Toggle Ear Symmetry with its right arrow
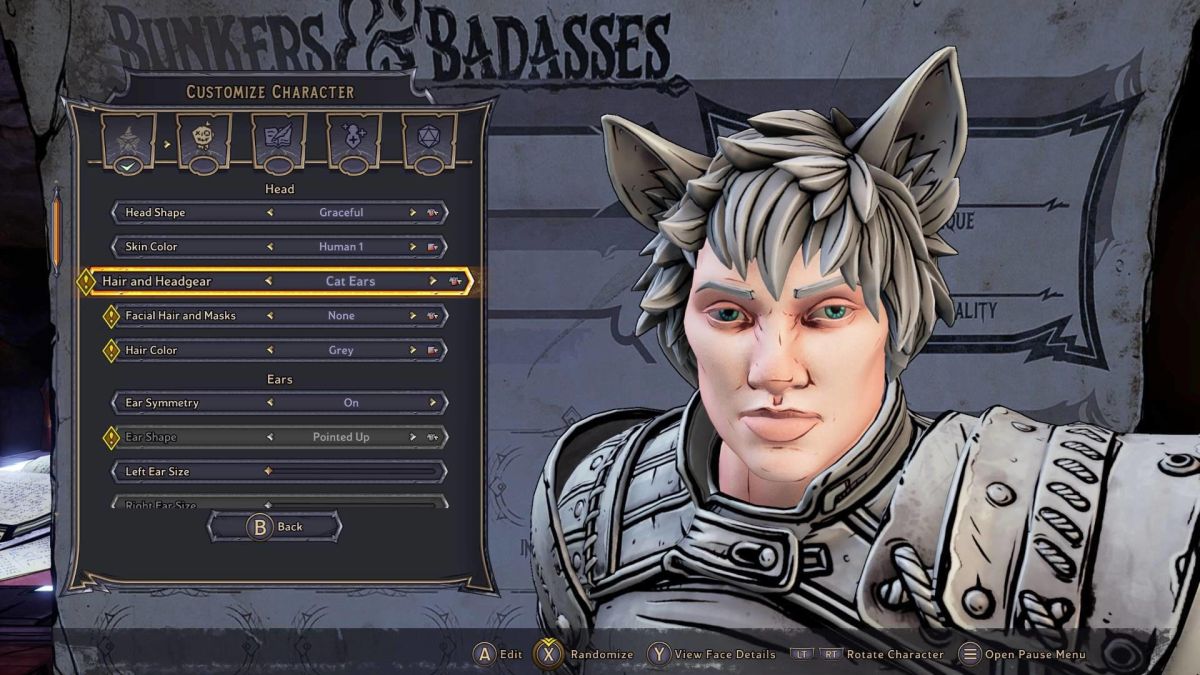 tap(432, 403)
